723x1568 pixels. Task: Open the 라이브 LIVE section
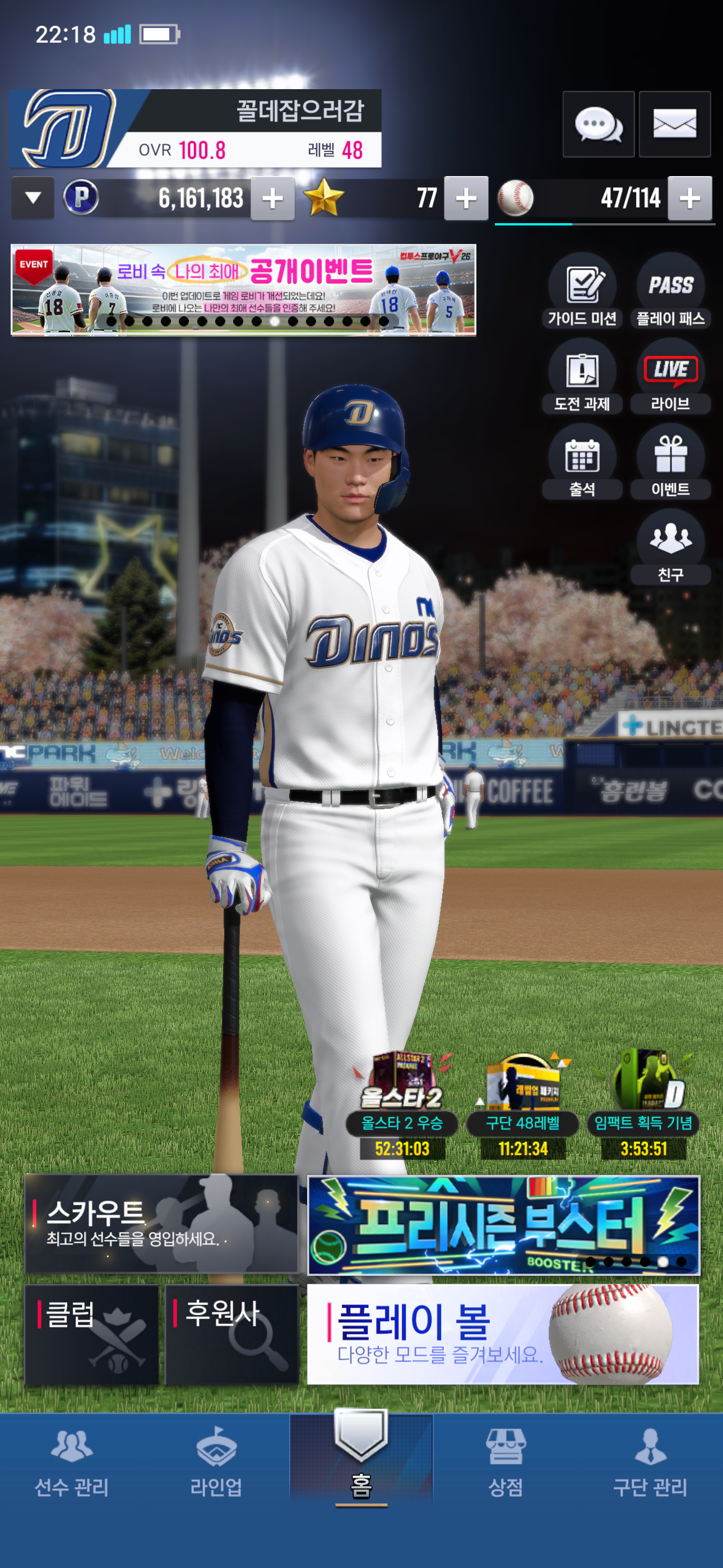click(x=671, y=378)
